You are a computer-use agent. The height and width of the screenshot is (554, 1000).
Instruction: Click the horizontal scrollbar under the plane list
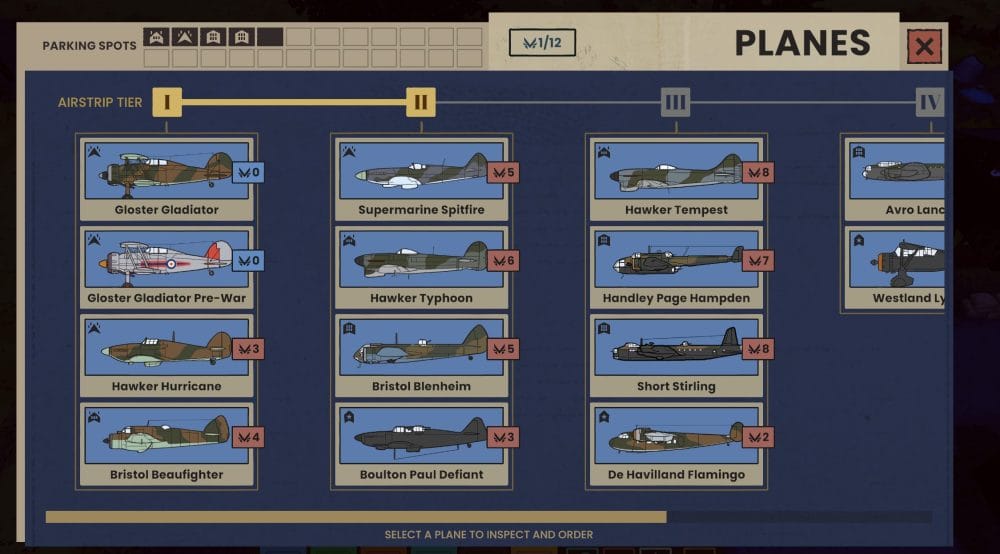click(x=356, y=517)
